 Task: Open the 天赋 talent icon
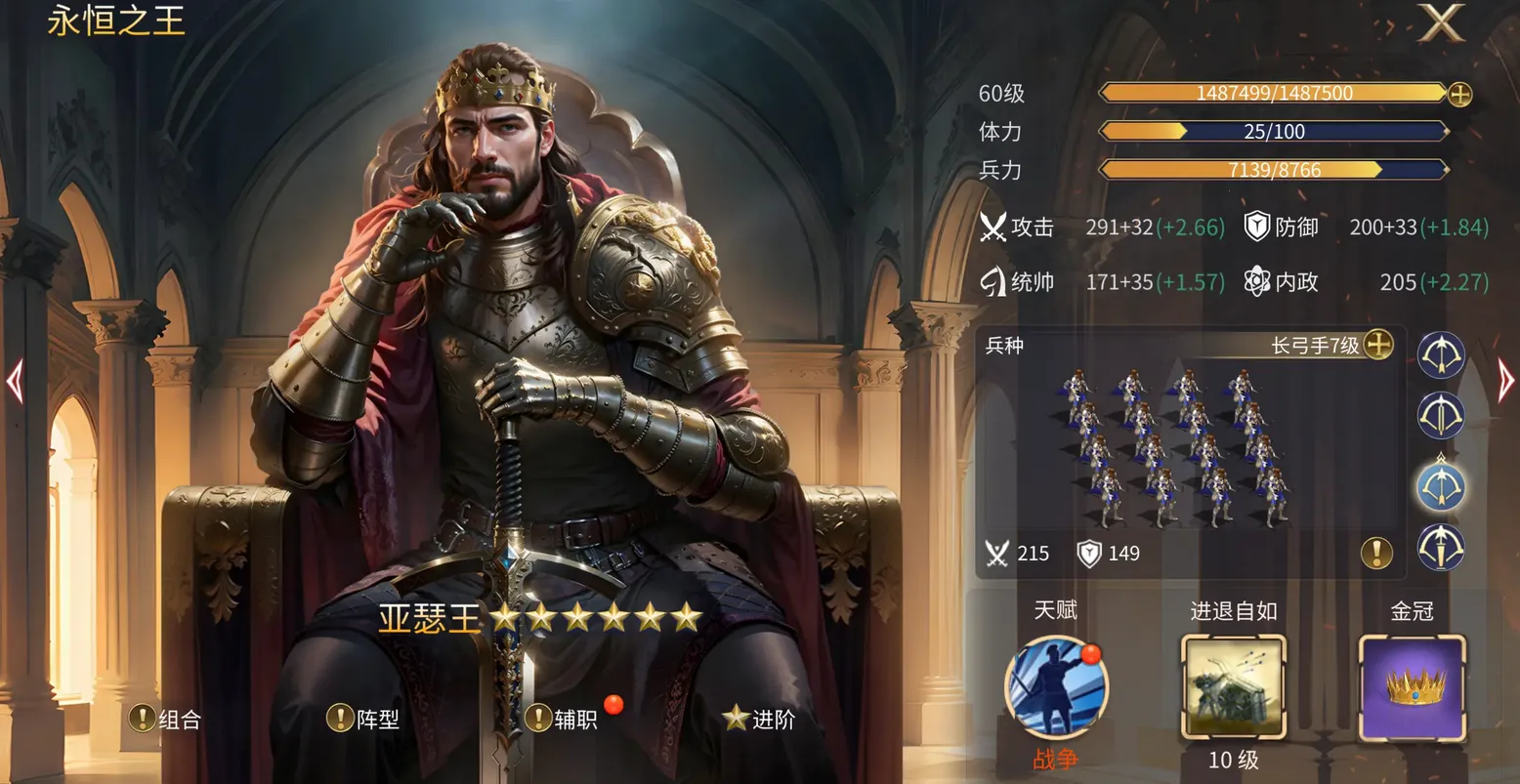pos(1055,687)
